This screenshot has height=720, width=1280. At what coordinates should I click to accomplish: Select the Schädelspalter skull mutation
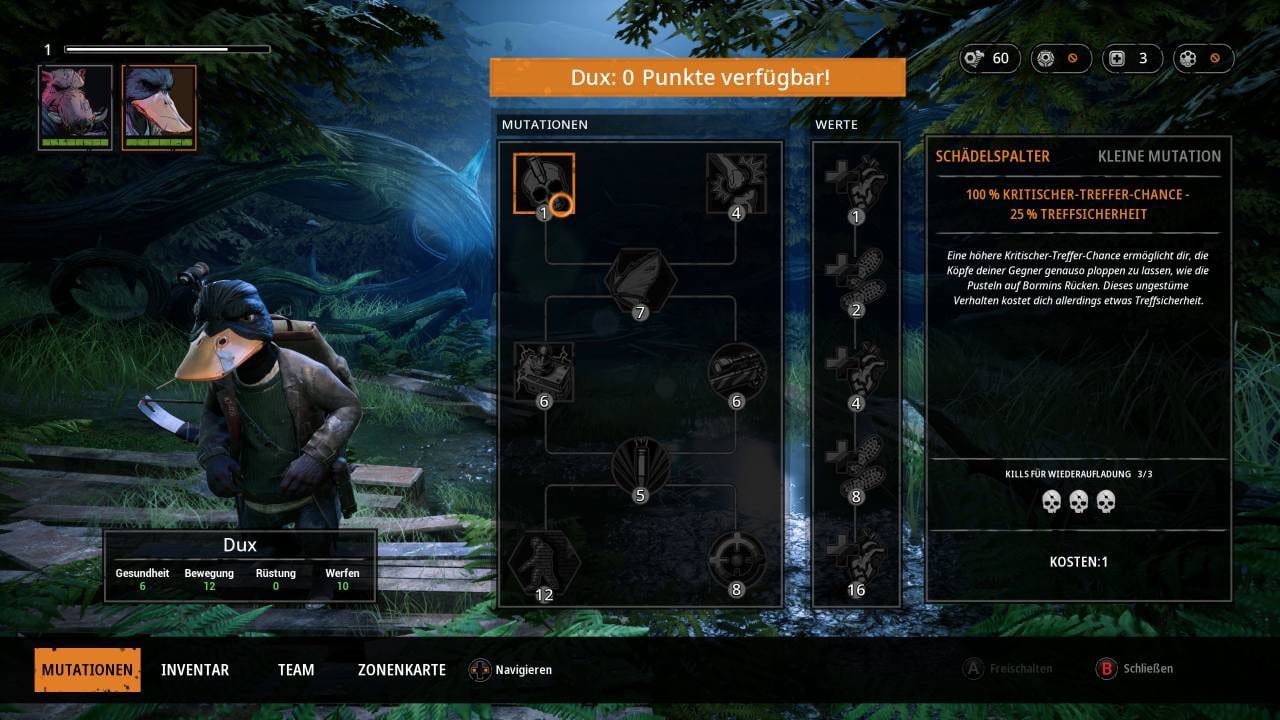point(544,183)
